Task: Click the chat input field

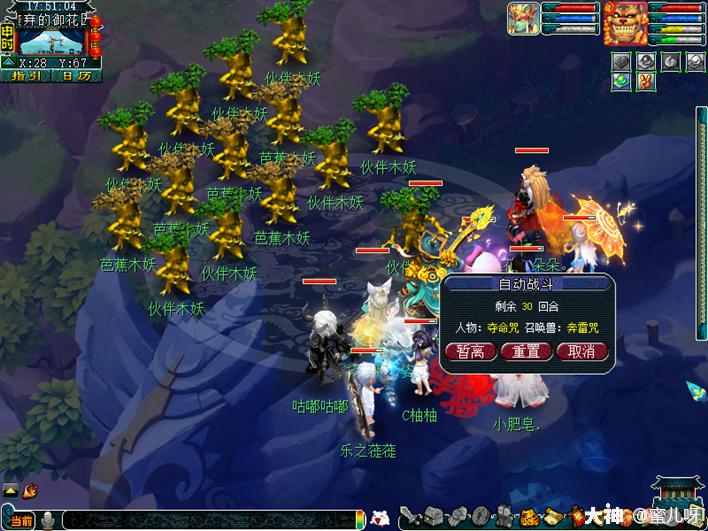Action: [x=210, y=520]
